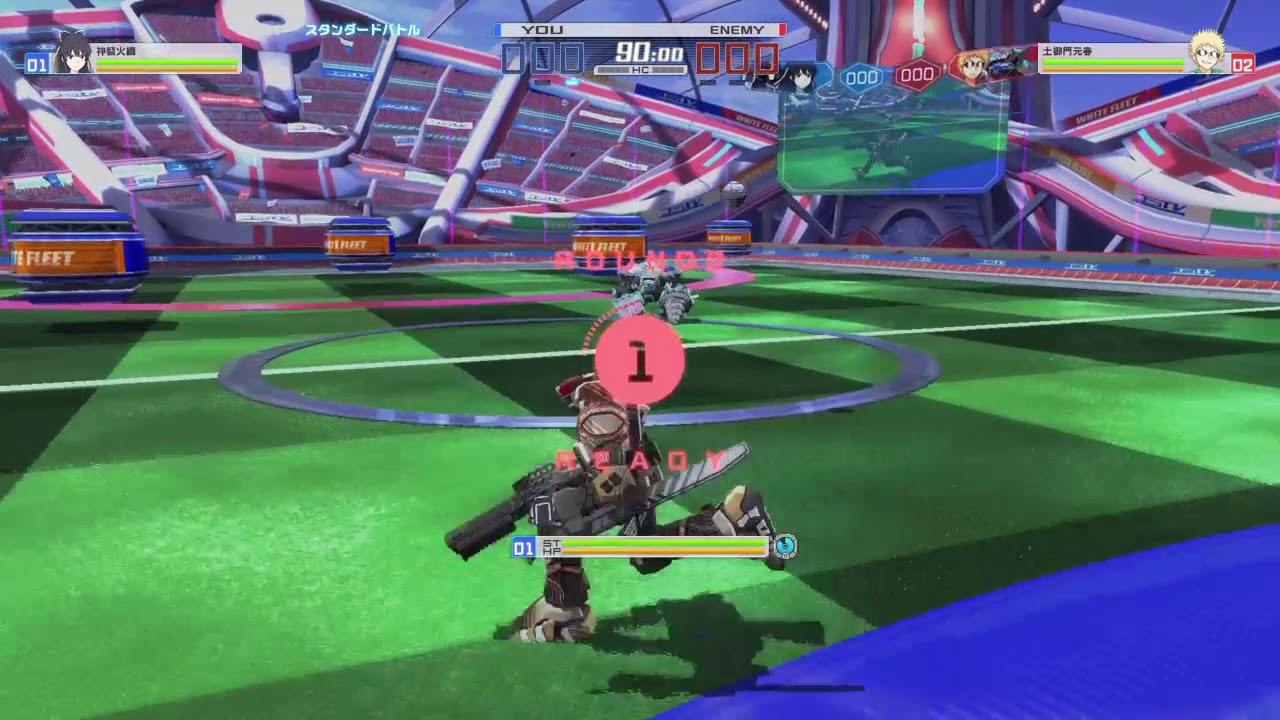Select player 02's blonde sunglasses portrait
This screenshot has height=720, width=1280.
pyautogui.click(x=1208, y=53)
